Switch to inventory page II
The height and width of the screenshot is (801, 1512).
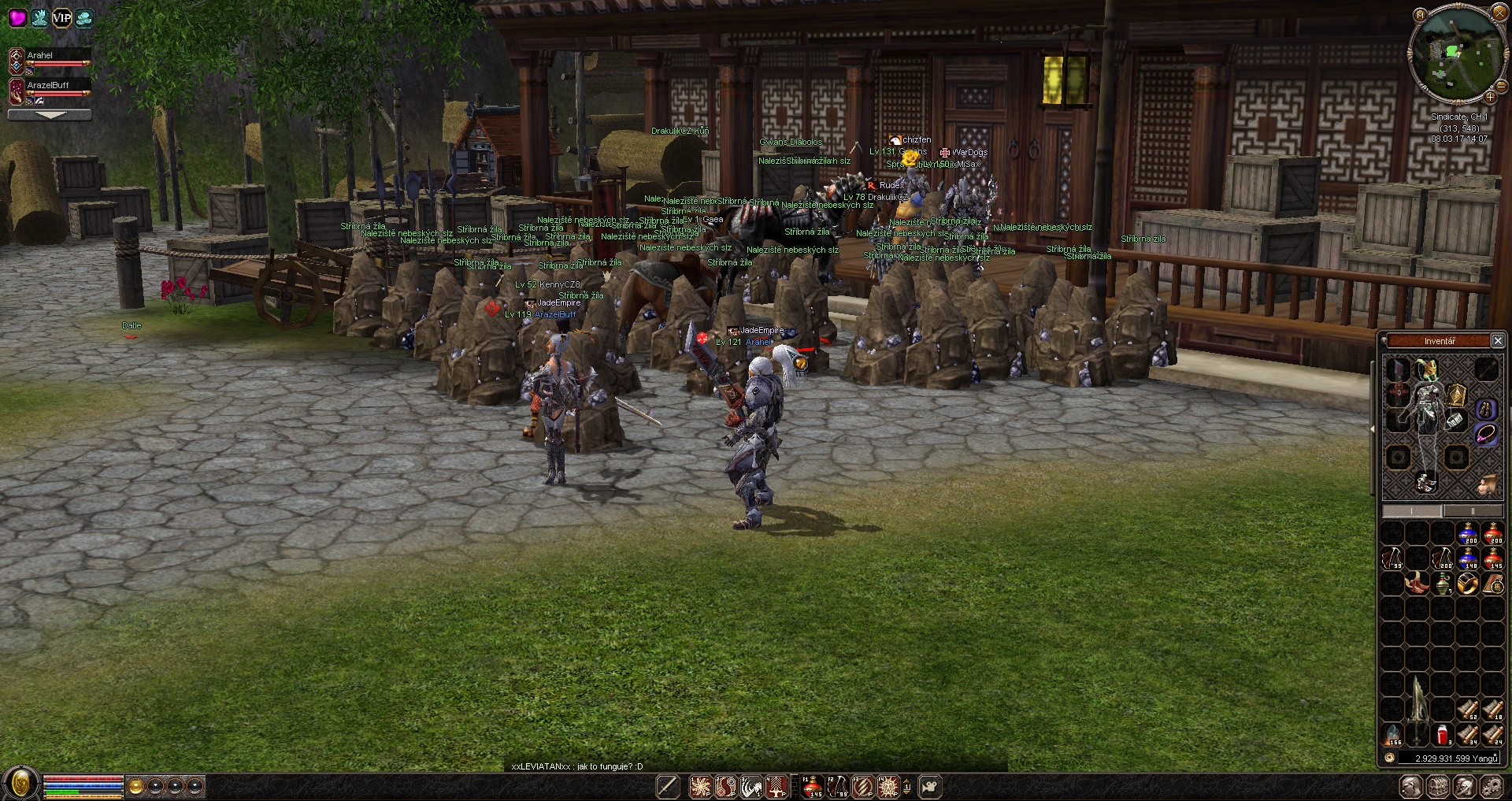[1472, 511]
